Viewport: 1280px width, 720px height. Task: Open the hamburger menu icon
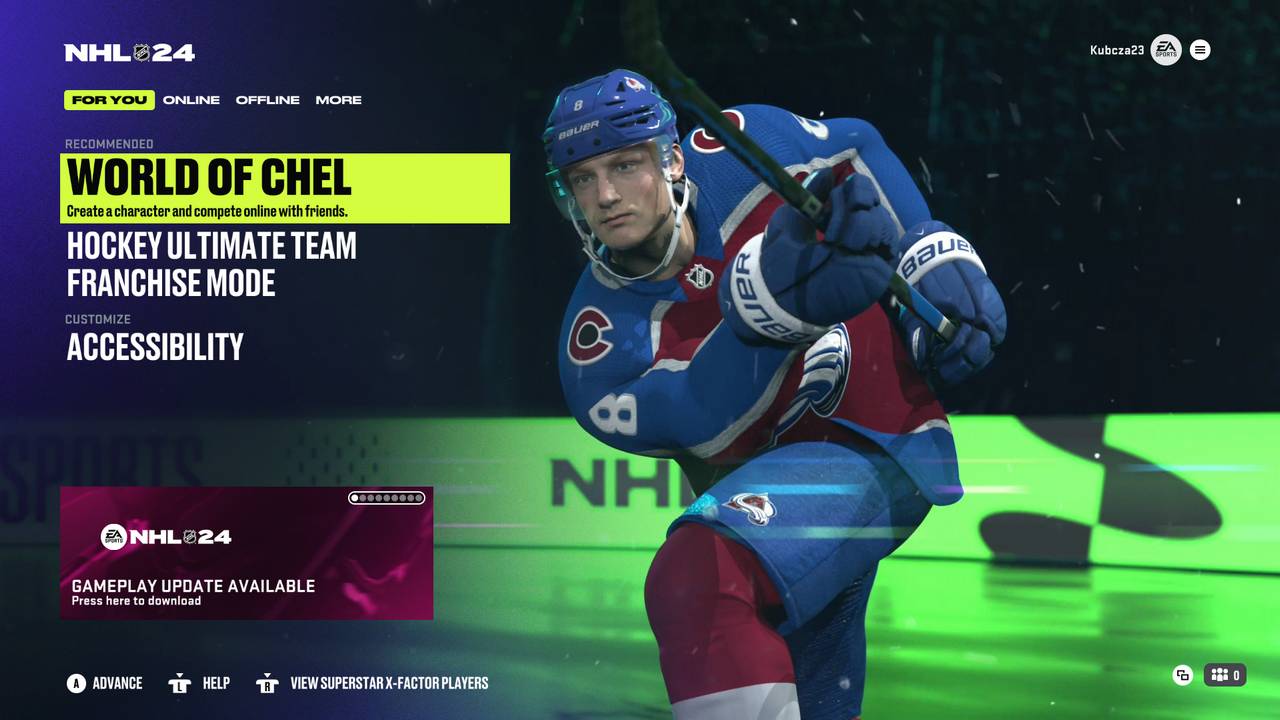(x=1200, y=50)
